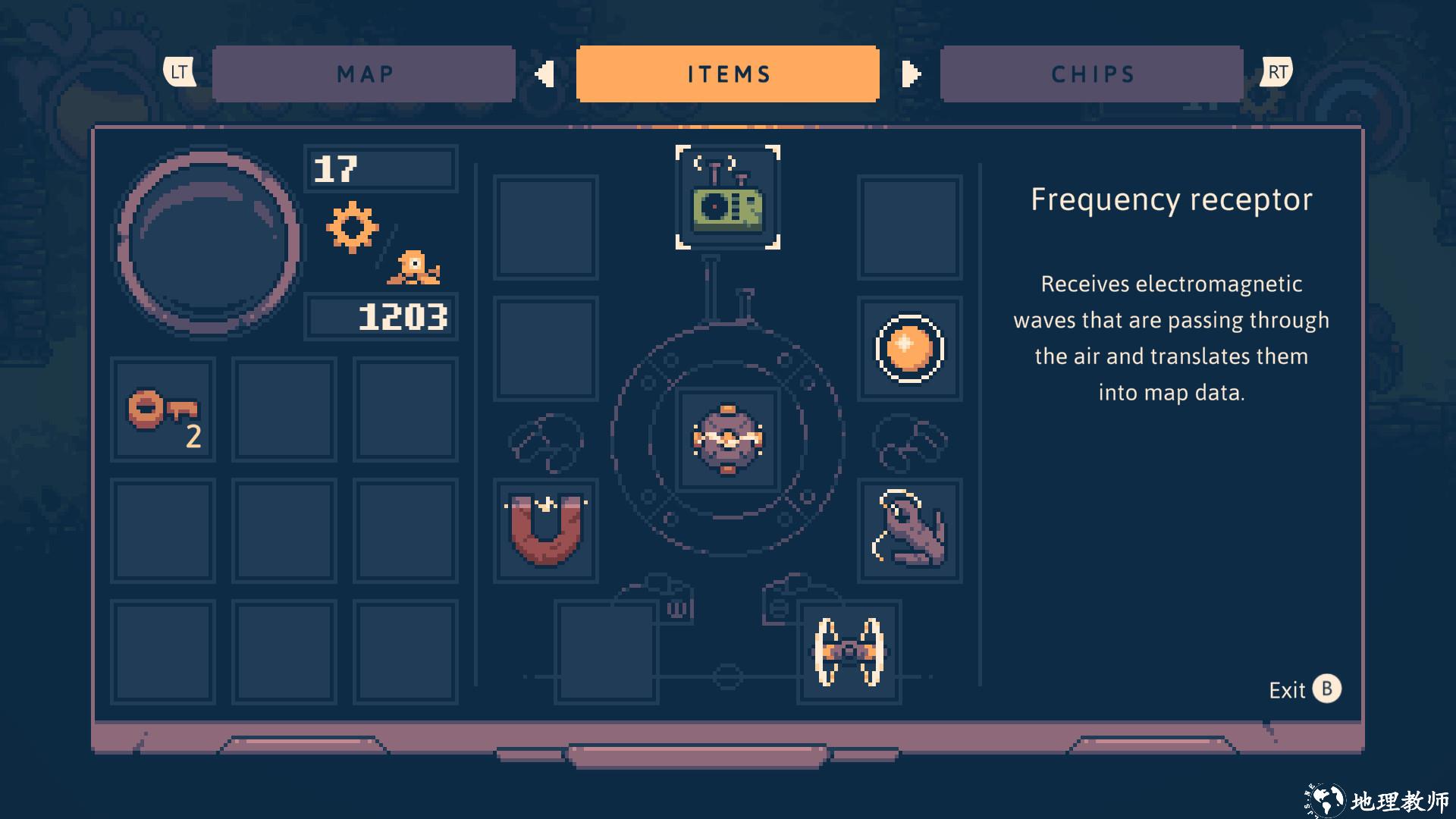
Task: Open the CHIPS tab
Action: [1092, 74]
